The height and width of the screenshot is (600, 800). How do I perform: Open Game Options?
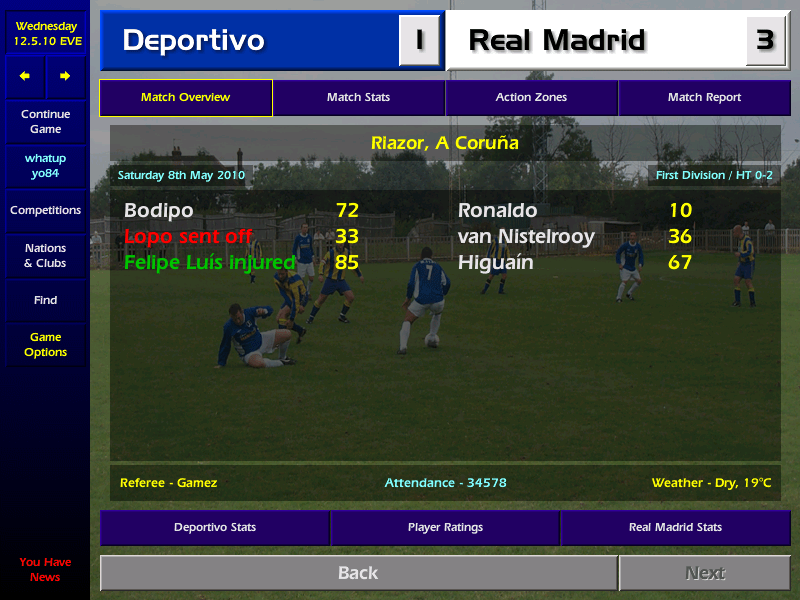point(45,345)
